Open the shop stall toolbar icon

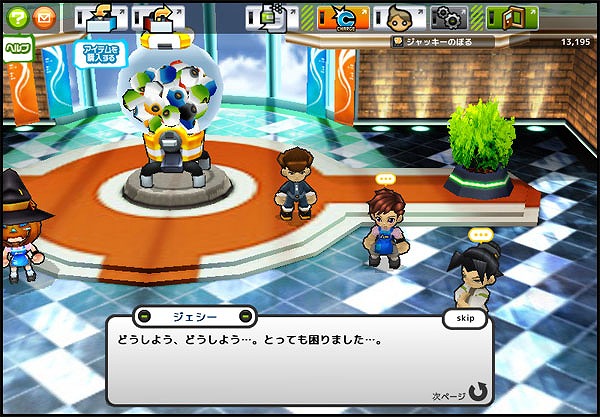100,17
